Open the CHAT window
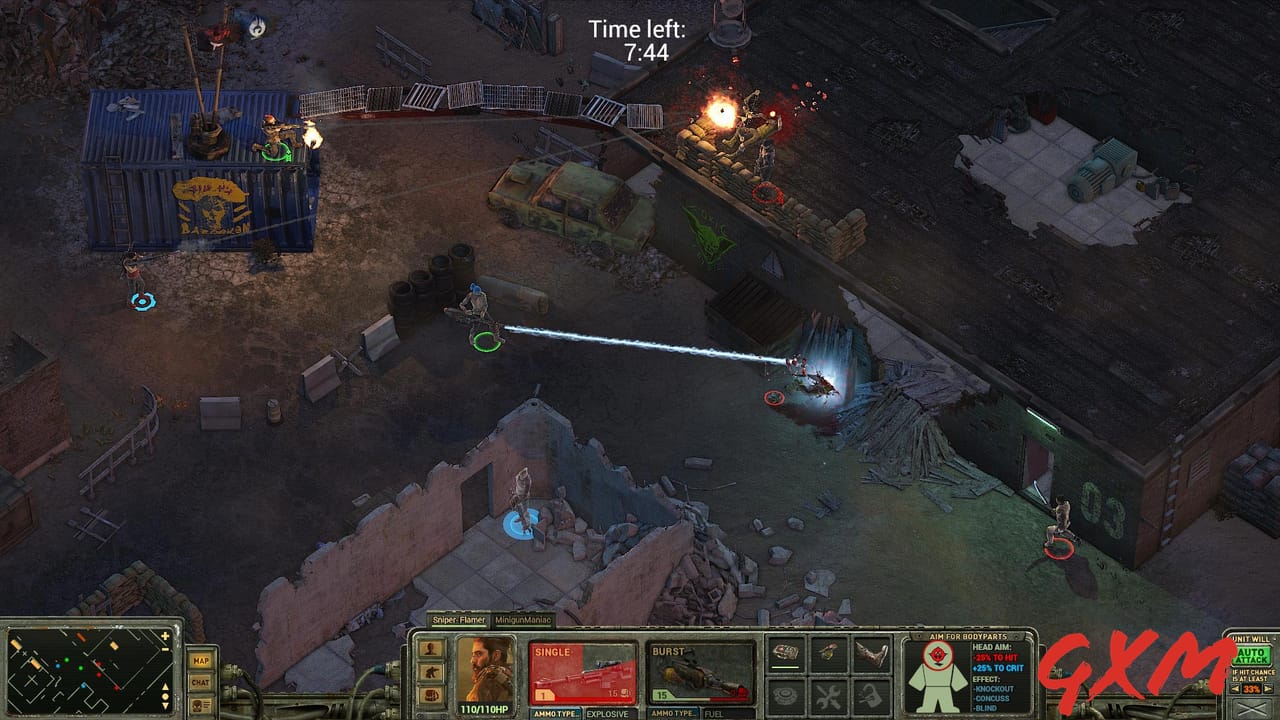 [x=200, y=682]
